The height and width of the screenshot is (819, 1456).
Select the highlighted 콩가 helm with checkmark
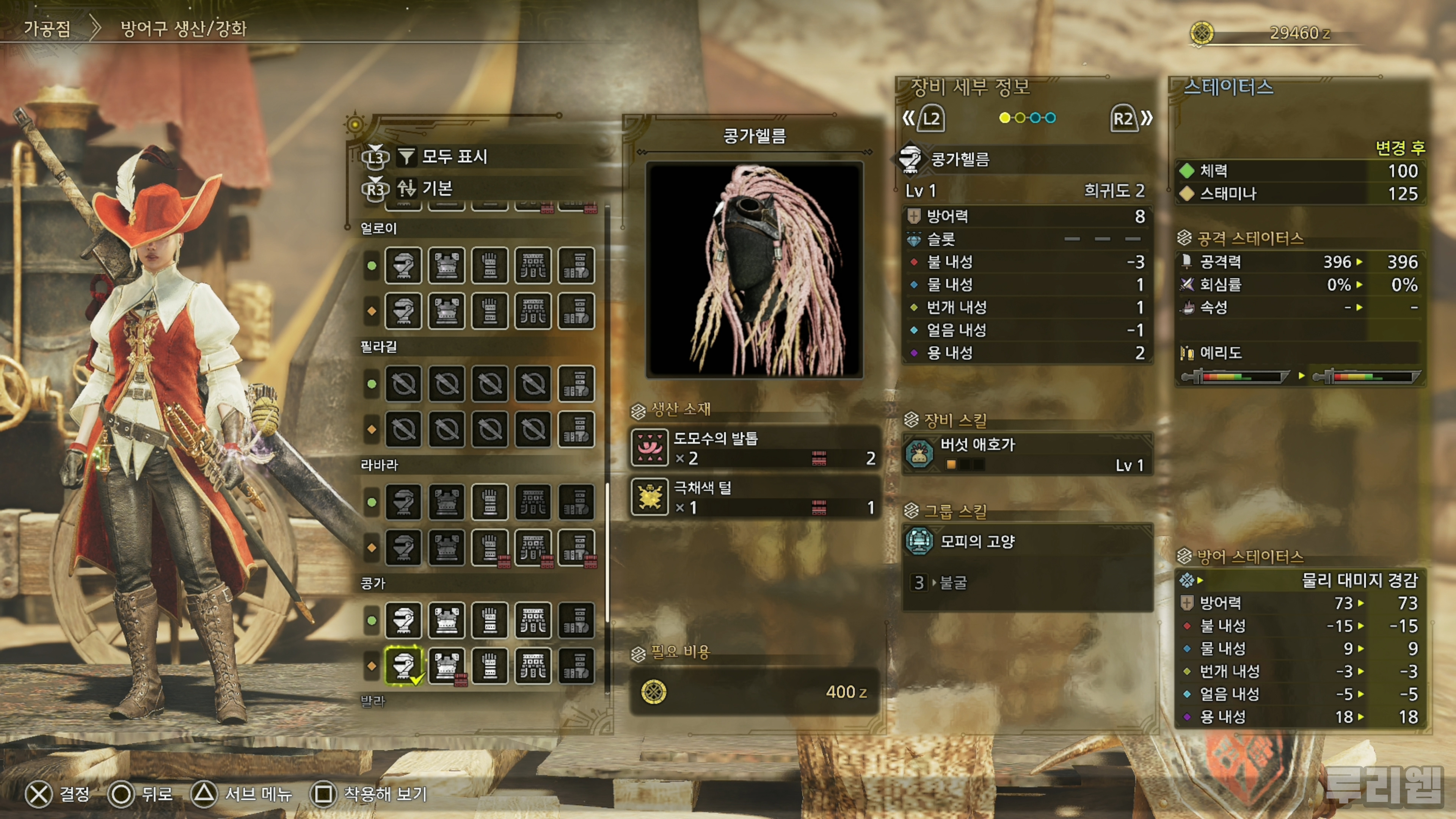(x=403, y=665)
